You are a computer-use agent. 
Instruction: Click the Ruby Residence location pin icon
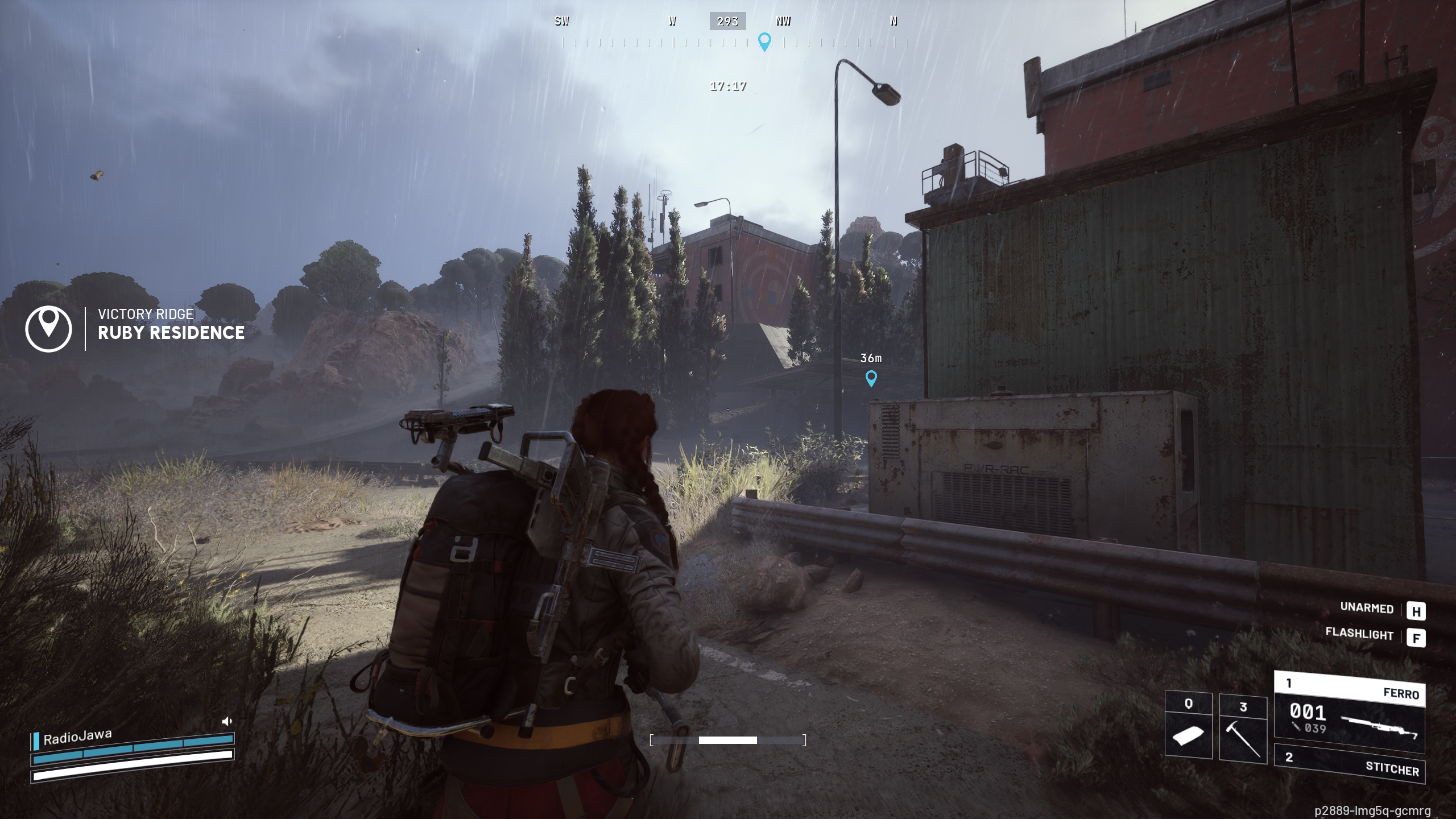(49, 329)
